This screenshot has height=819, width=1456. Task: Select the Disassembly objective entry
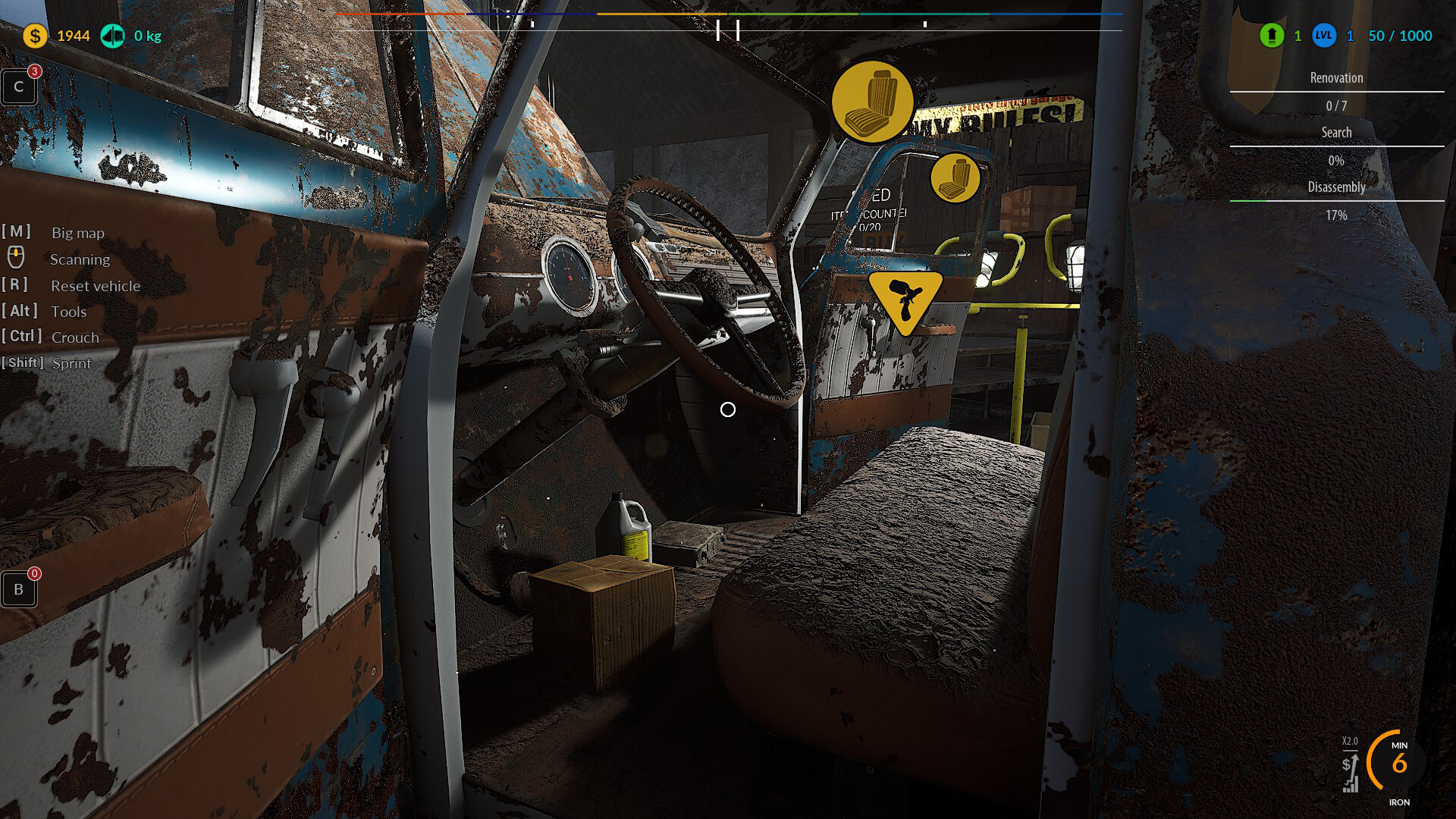point(1336,187)
